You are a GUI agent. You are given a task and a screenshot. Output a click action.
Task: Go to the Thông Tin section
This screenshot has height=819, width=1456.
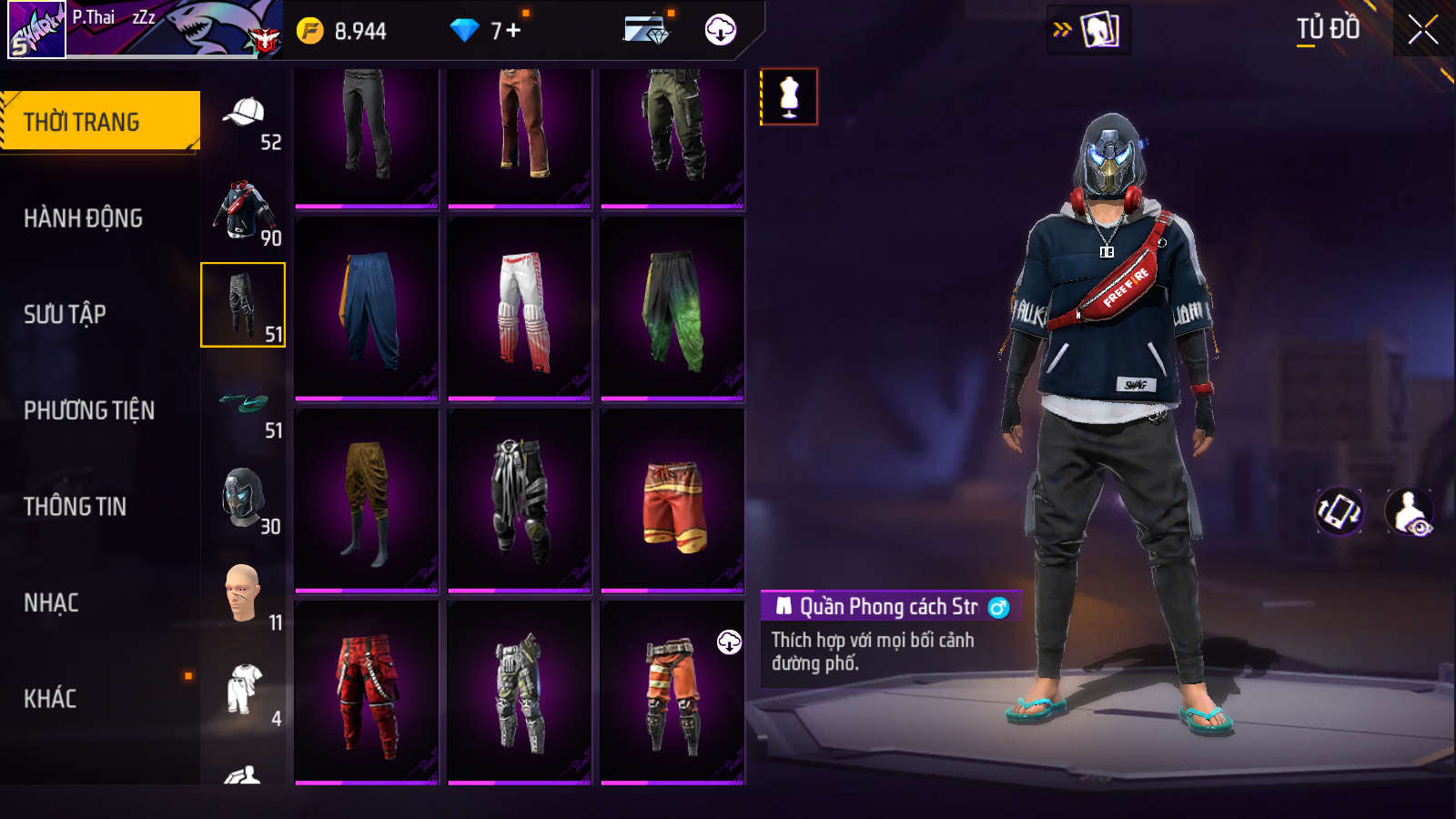coord(76,507)
